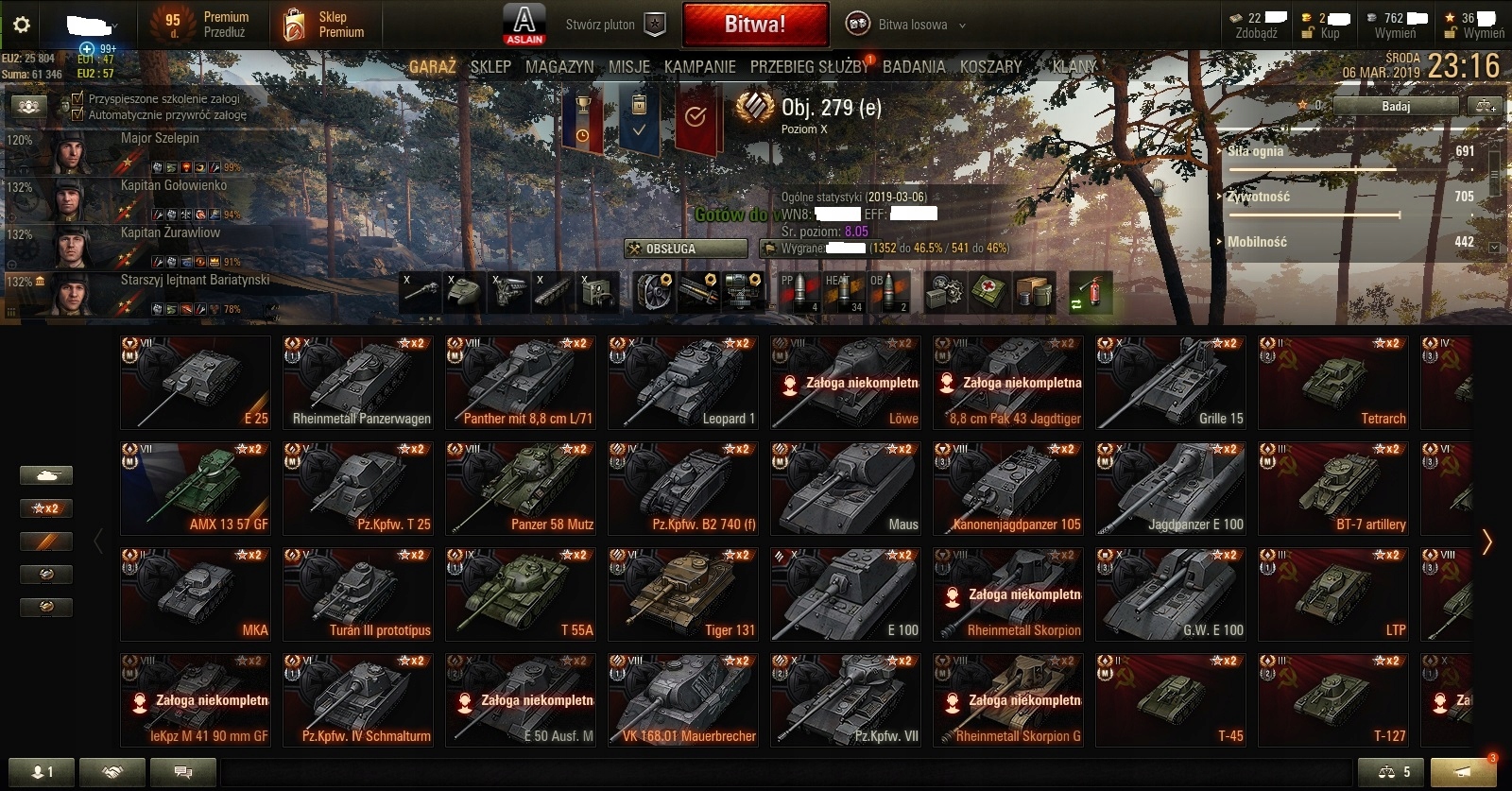This screenshot has width=1512, height=791.
Task: Click the handshake referral icon at bottom left
Action: 112,771
